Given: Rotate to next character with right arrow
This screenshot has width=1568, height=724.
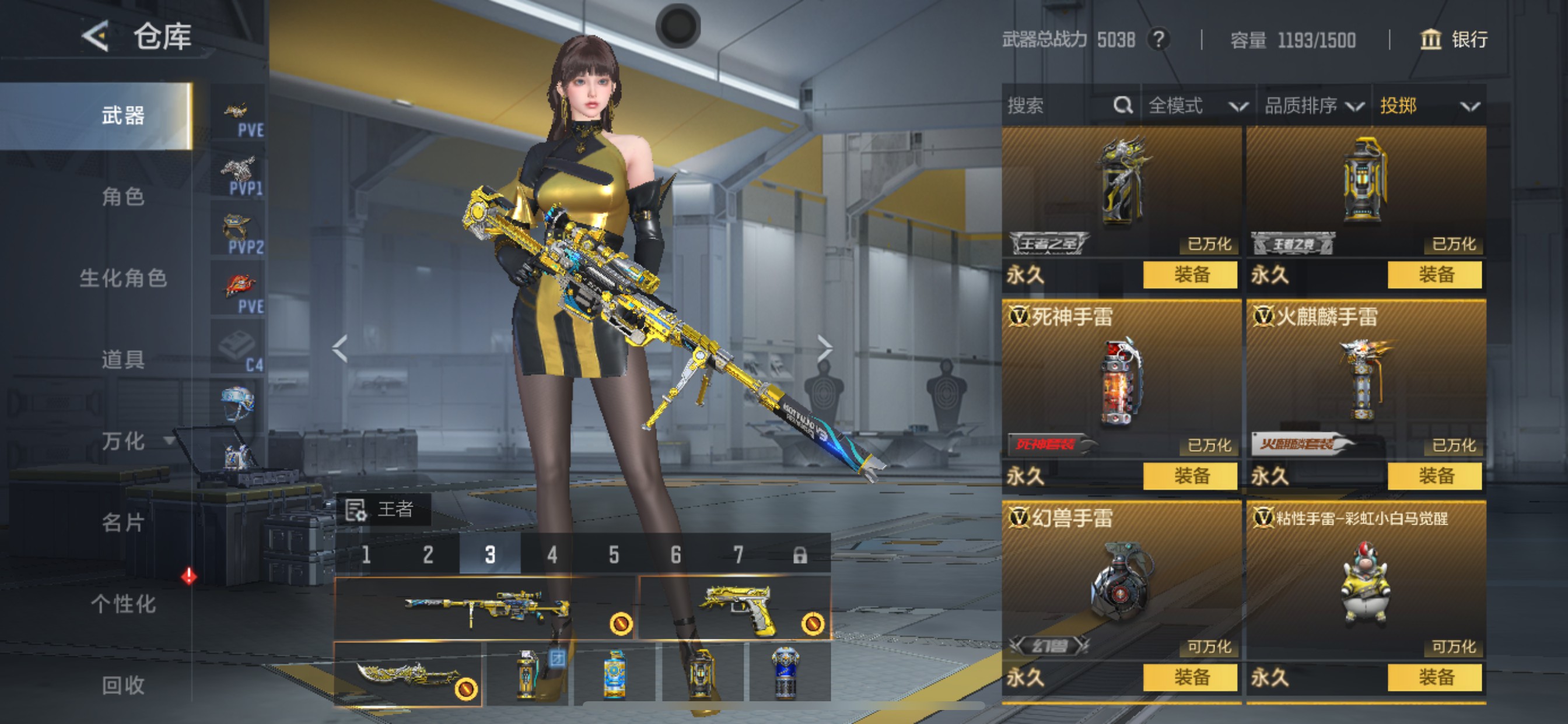Looking at the screenshot, I should 824,349.
